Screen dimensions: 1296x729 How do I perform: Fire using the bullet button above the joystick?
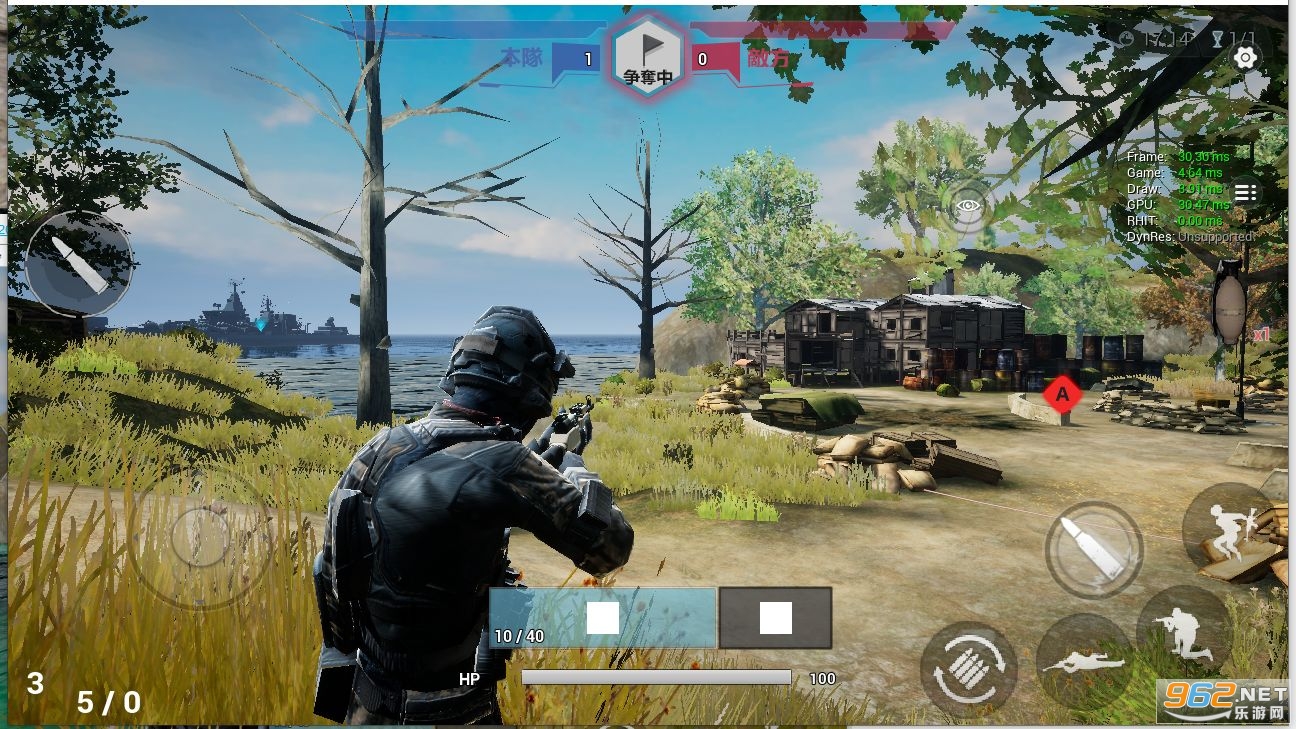coord(79,264)
